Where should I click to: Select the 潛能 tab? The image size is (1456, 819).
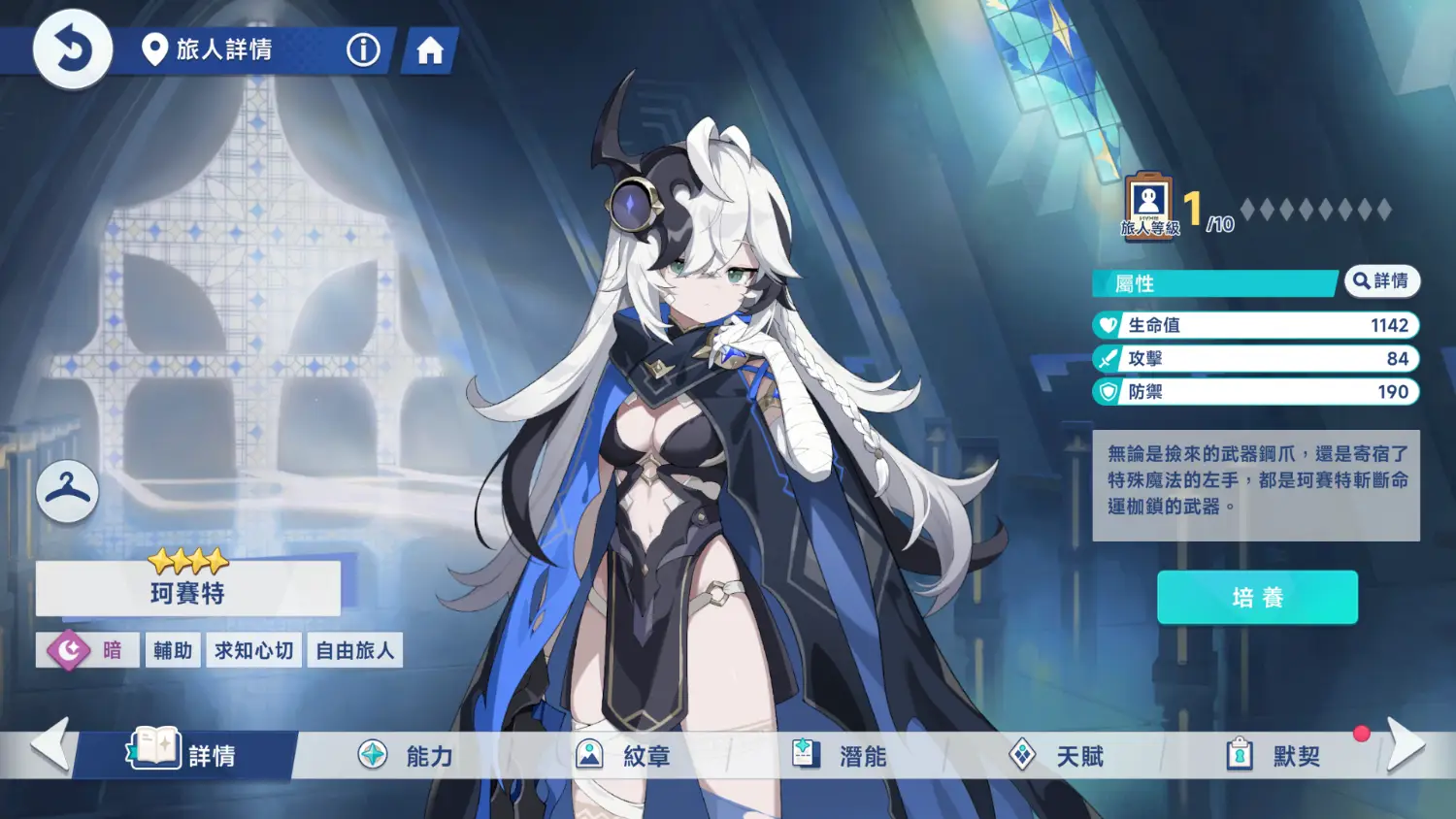841,755
